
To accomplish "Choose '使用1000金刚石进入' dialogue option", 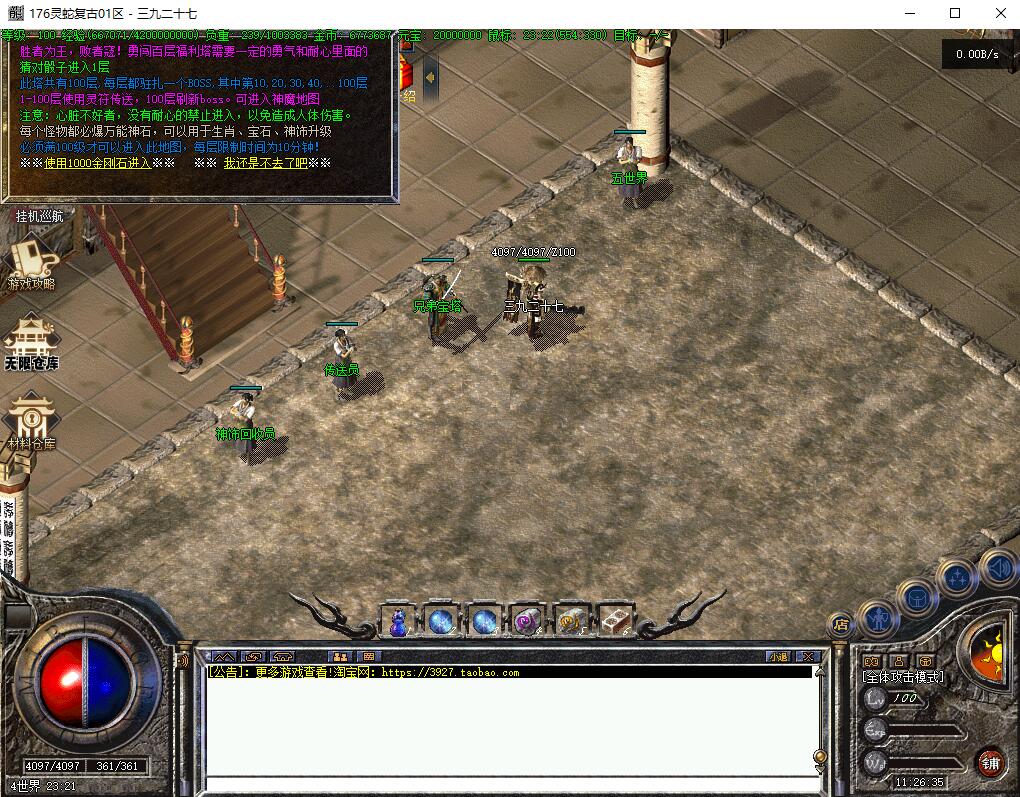I will click(x=97, y=163).
